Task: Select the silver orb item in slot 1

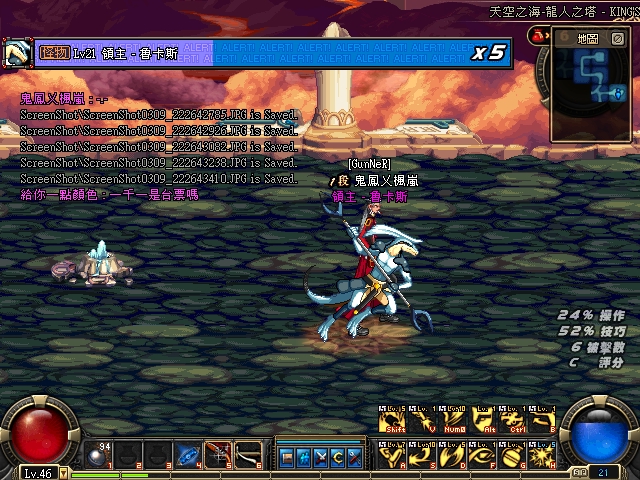Action: [x=97, y=455]
